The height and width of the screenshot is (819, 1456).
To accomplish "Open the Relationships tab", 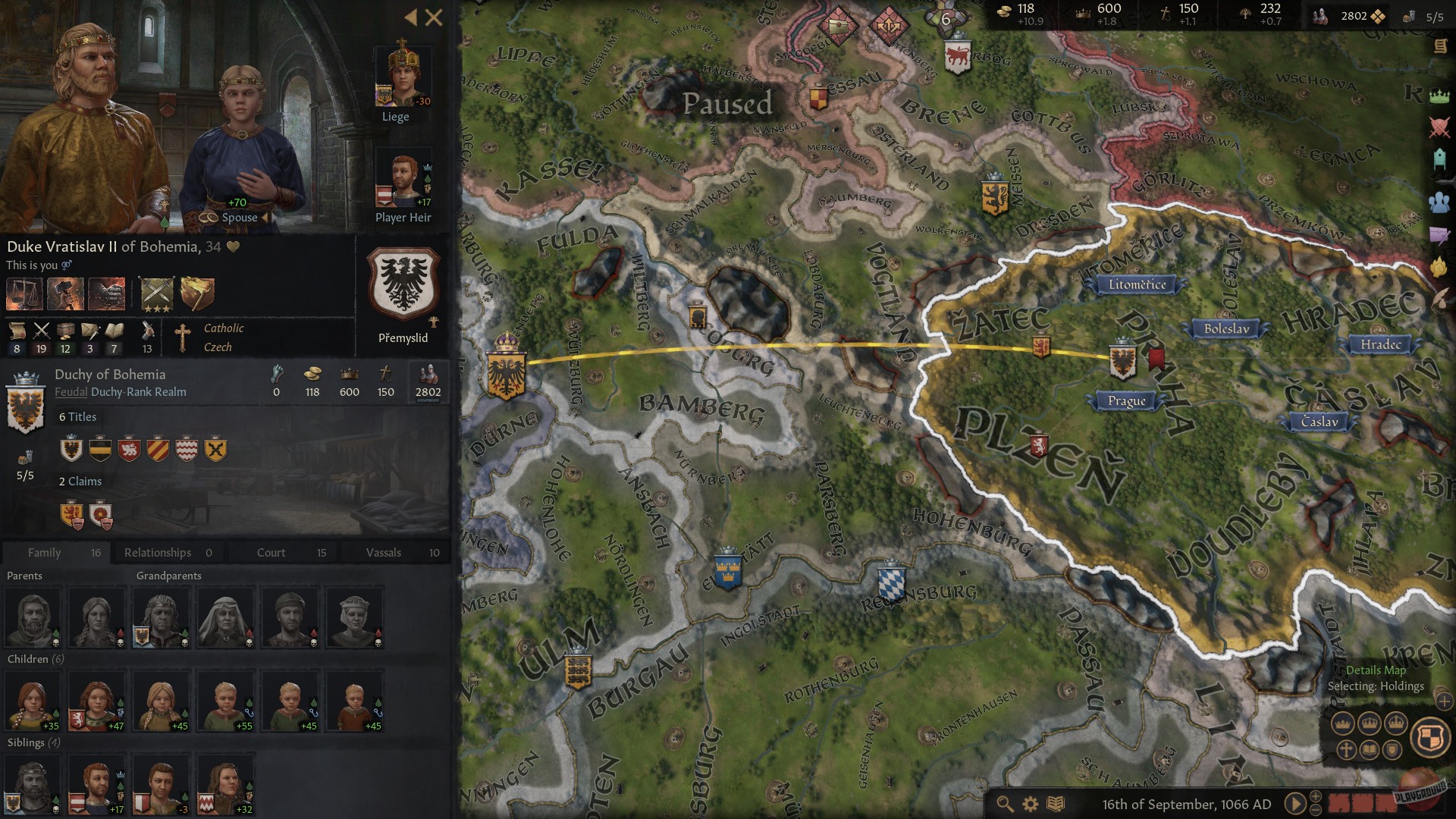I will click(159, 552).
